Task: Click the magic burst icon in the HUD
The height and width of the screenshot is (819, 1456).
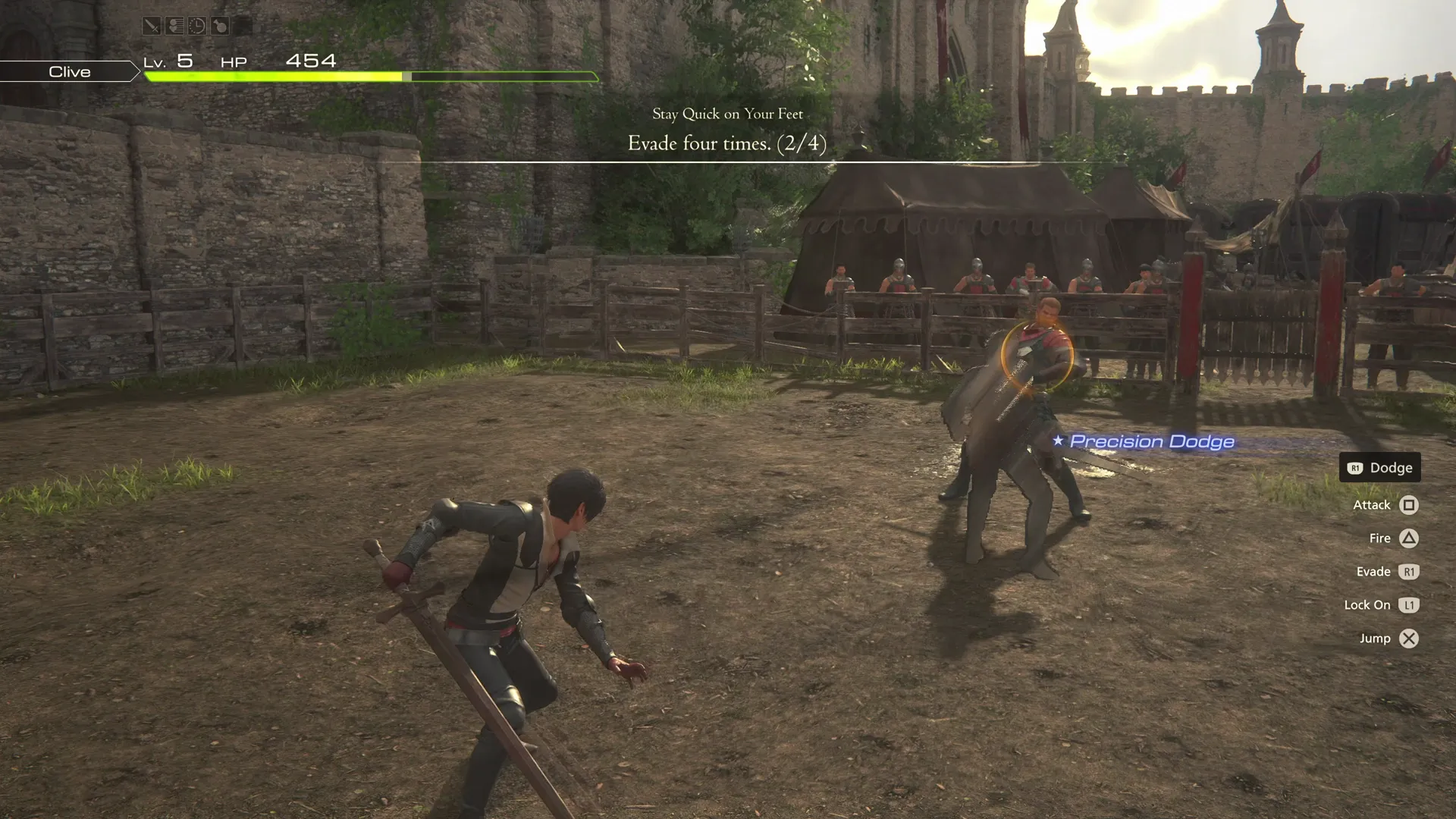Action: (174, 26)
